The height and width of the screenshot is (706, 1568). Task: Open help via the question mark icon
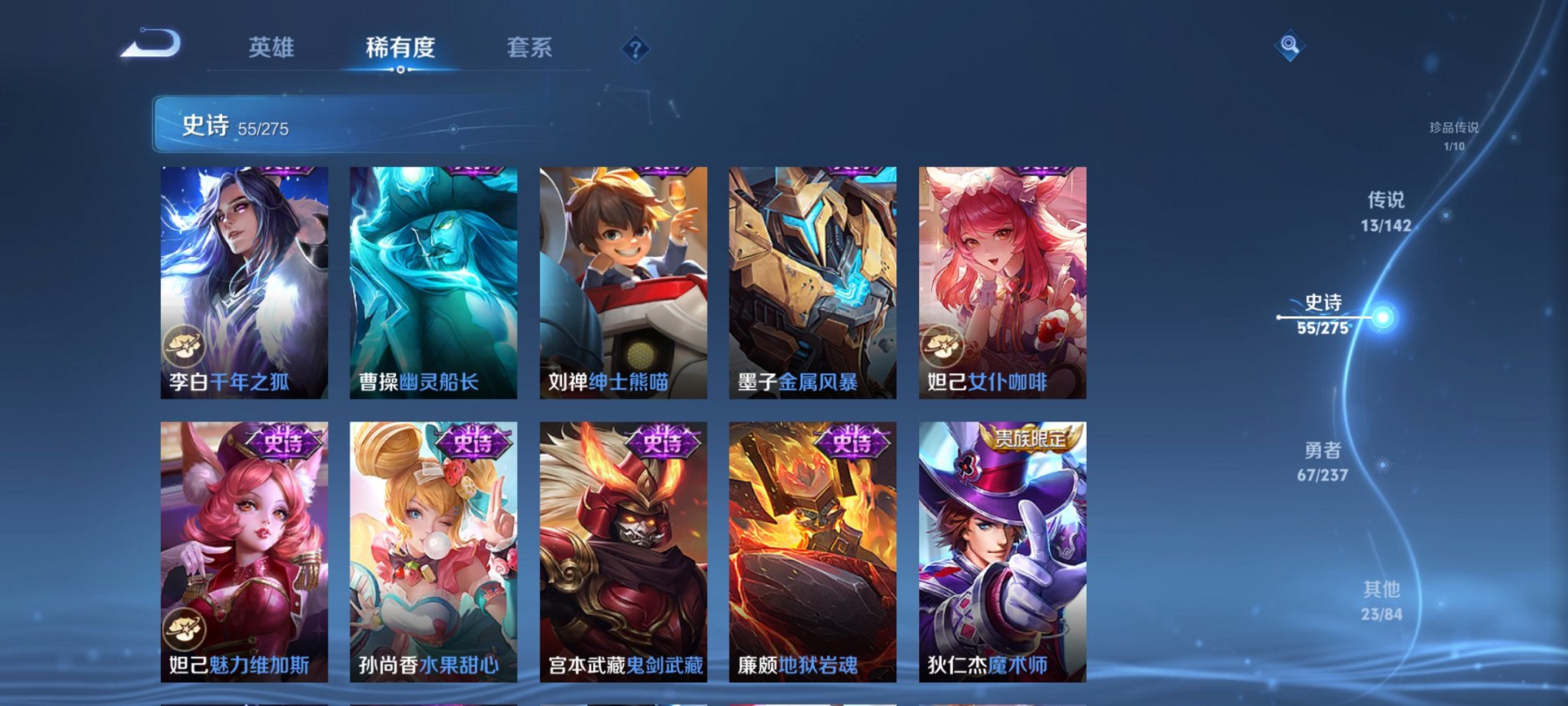pyautogui.click(x=635, y=49)
